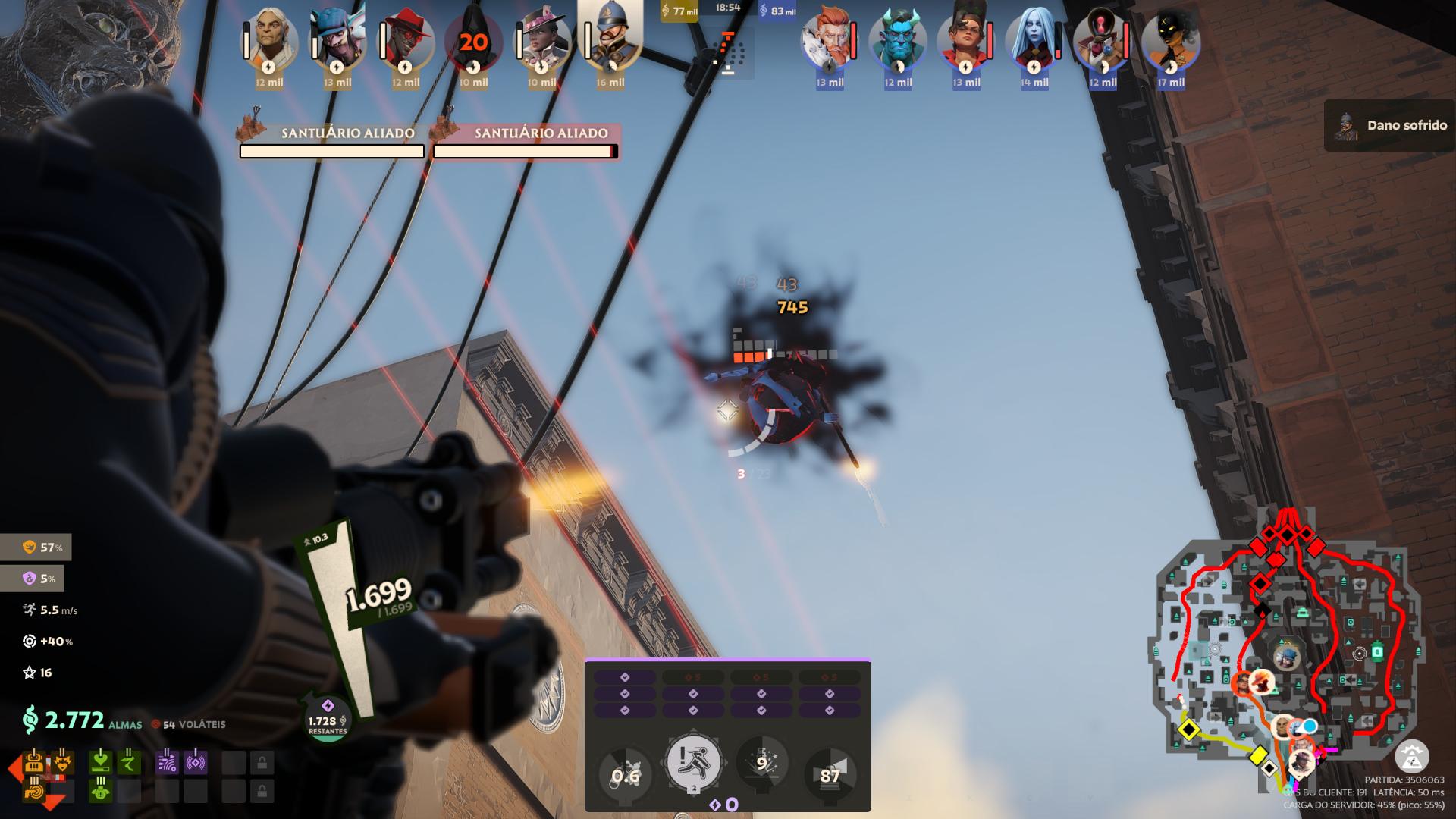Viewport: 1456px width, 819px height.
Task: Click the minimap
Action: [1283, 660]
